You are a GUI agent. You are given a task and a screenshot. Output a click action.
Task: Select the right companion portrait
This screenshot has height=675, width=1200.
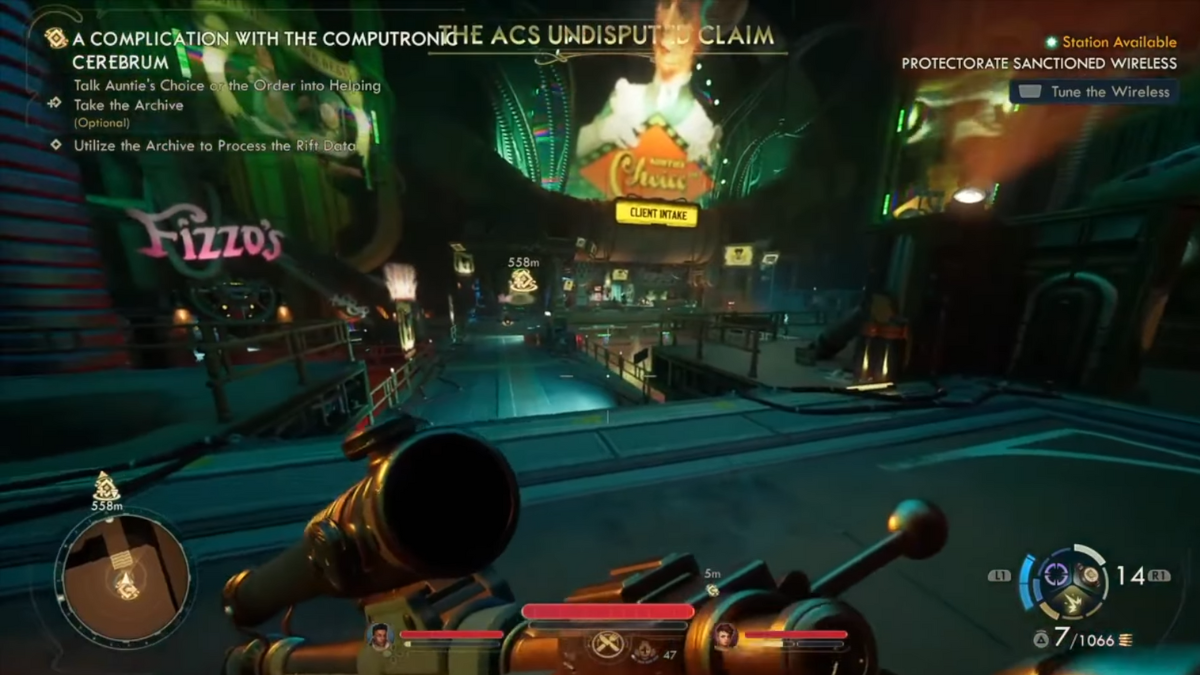point(725,634)
